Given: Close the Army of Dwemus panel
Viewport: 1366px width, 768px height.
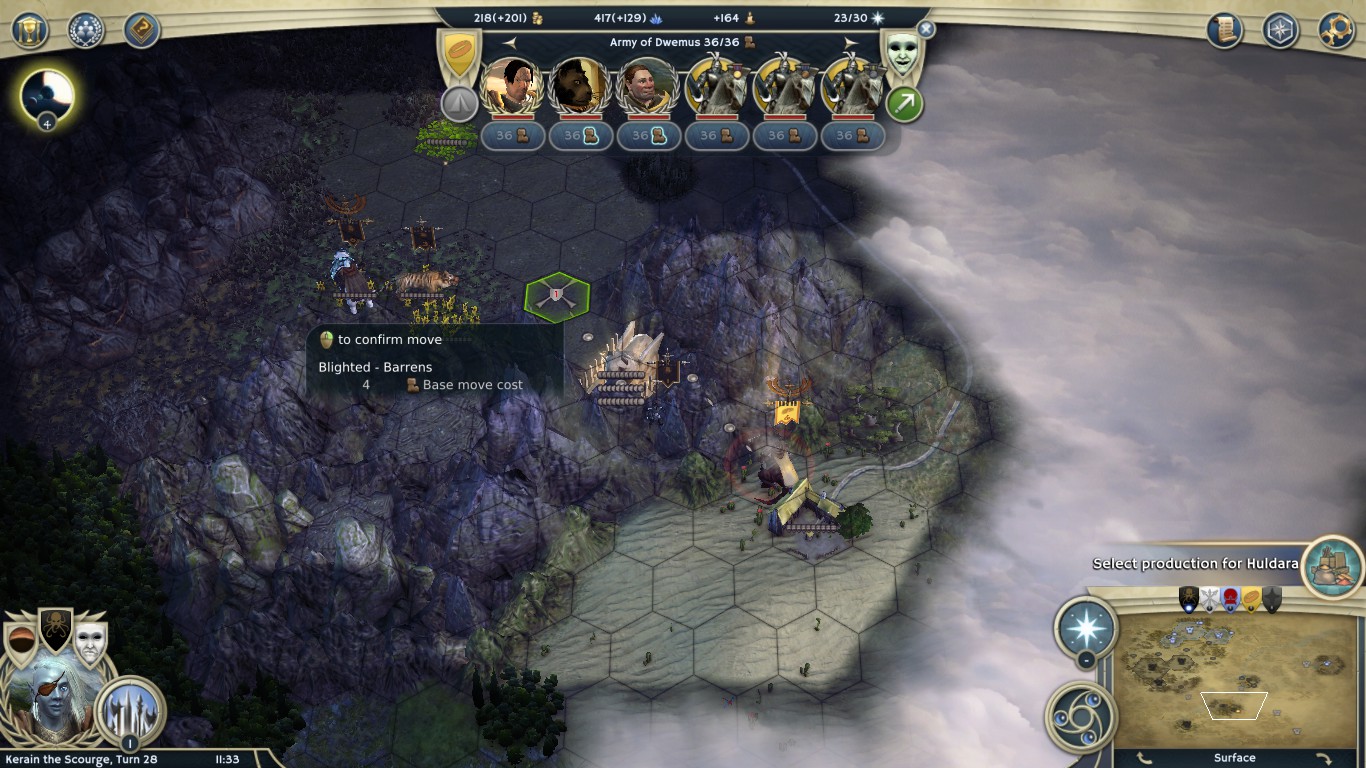Looking at the screenshot, I should [x=926, y=30].
